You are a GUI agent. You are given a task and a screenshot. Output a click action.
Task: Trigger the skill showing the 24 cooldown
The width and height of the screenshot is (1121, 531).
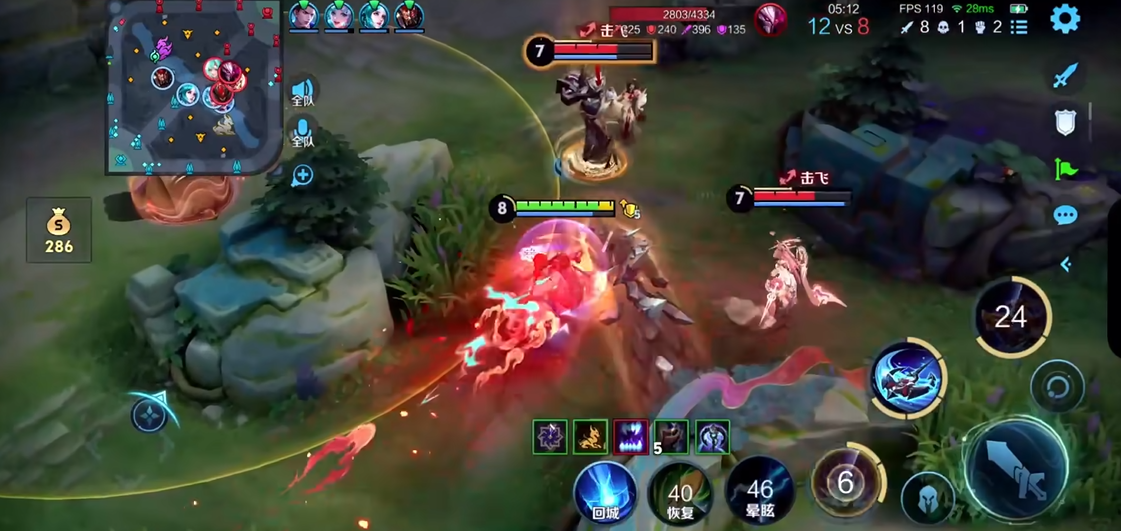pos(1011,317)
